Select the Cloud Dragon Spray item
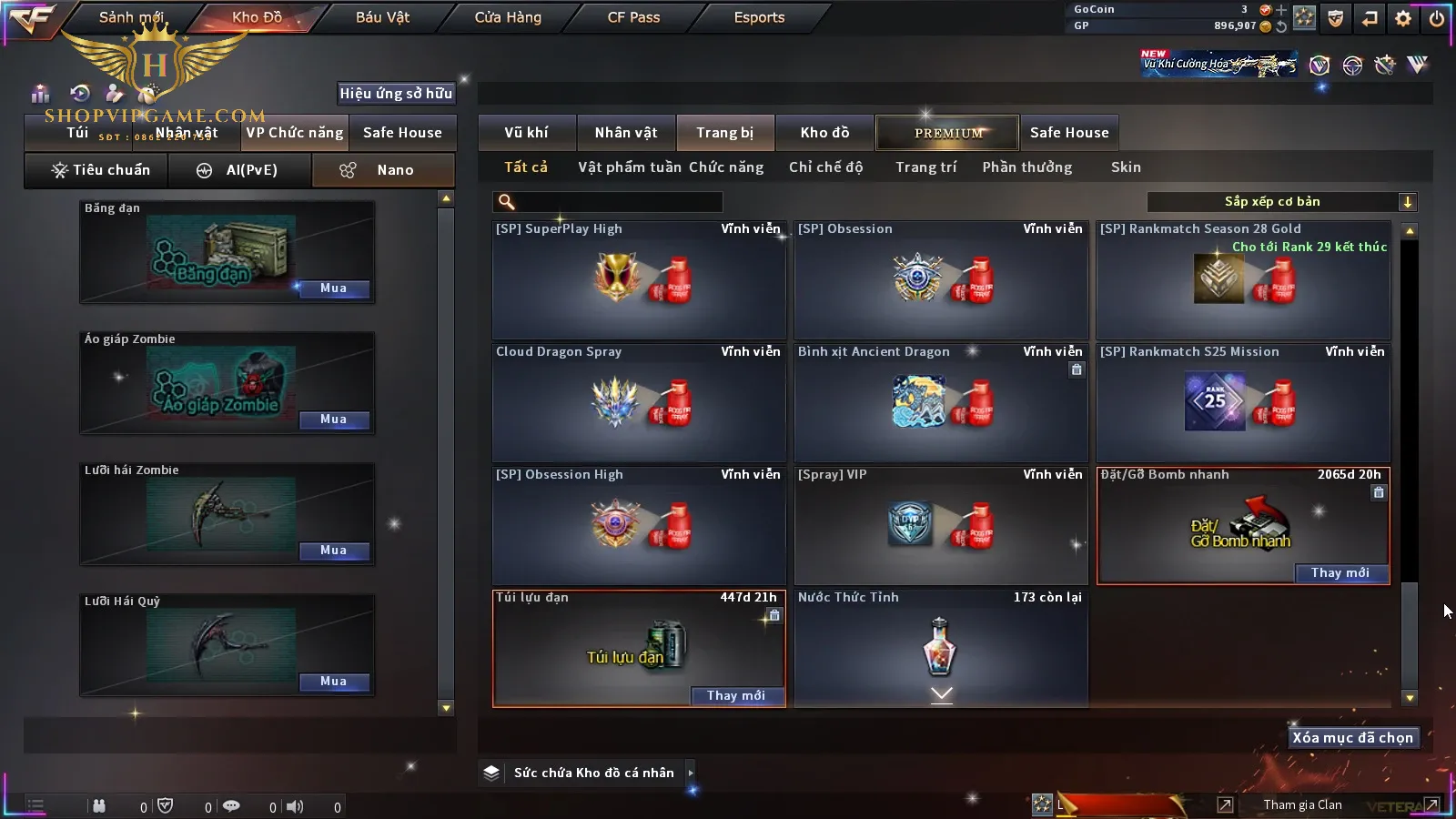The height and width of the screenshot is (819, 1456). (x=639, y=403)
